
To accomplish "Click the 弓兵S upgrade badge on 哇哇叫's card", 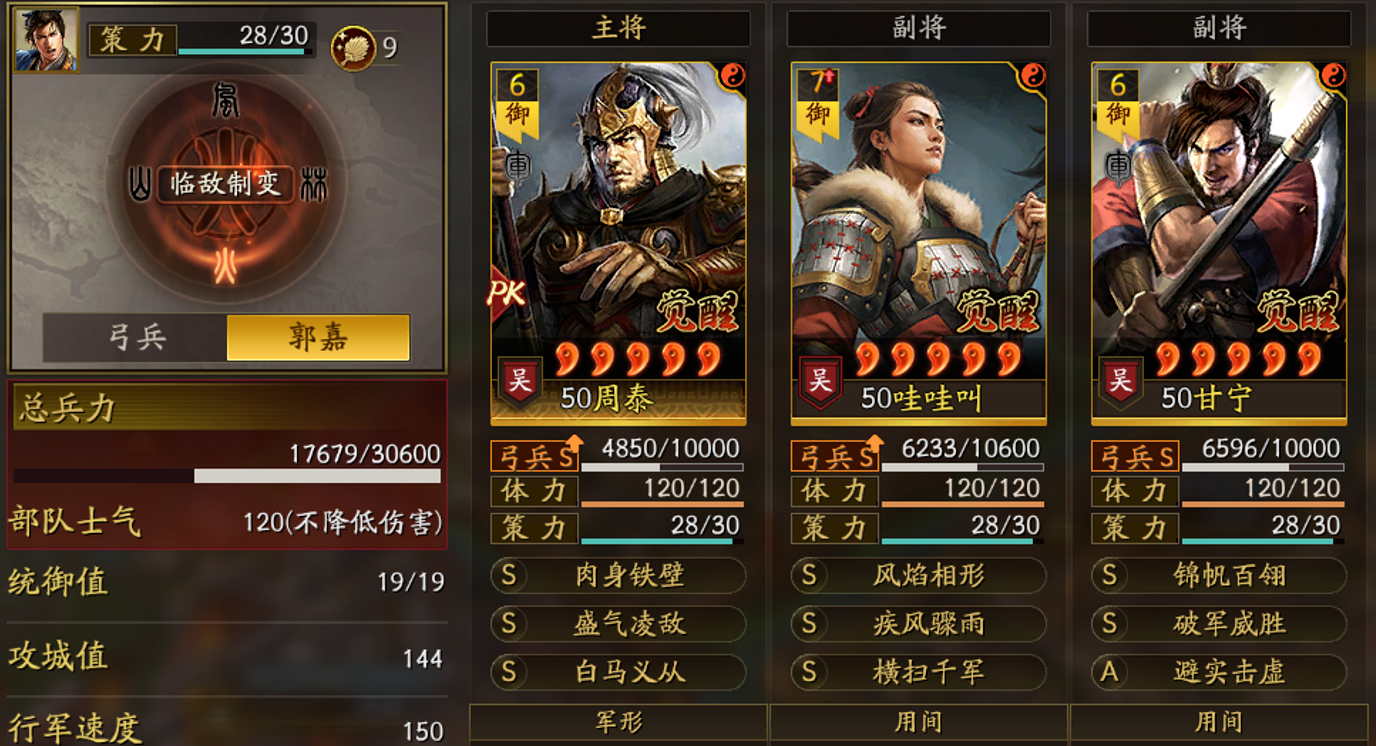I will pos(834,455).
